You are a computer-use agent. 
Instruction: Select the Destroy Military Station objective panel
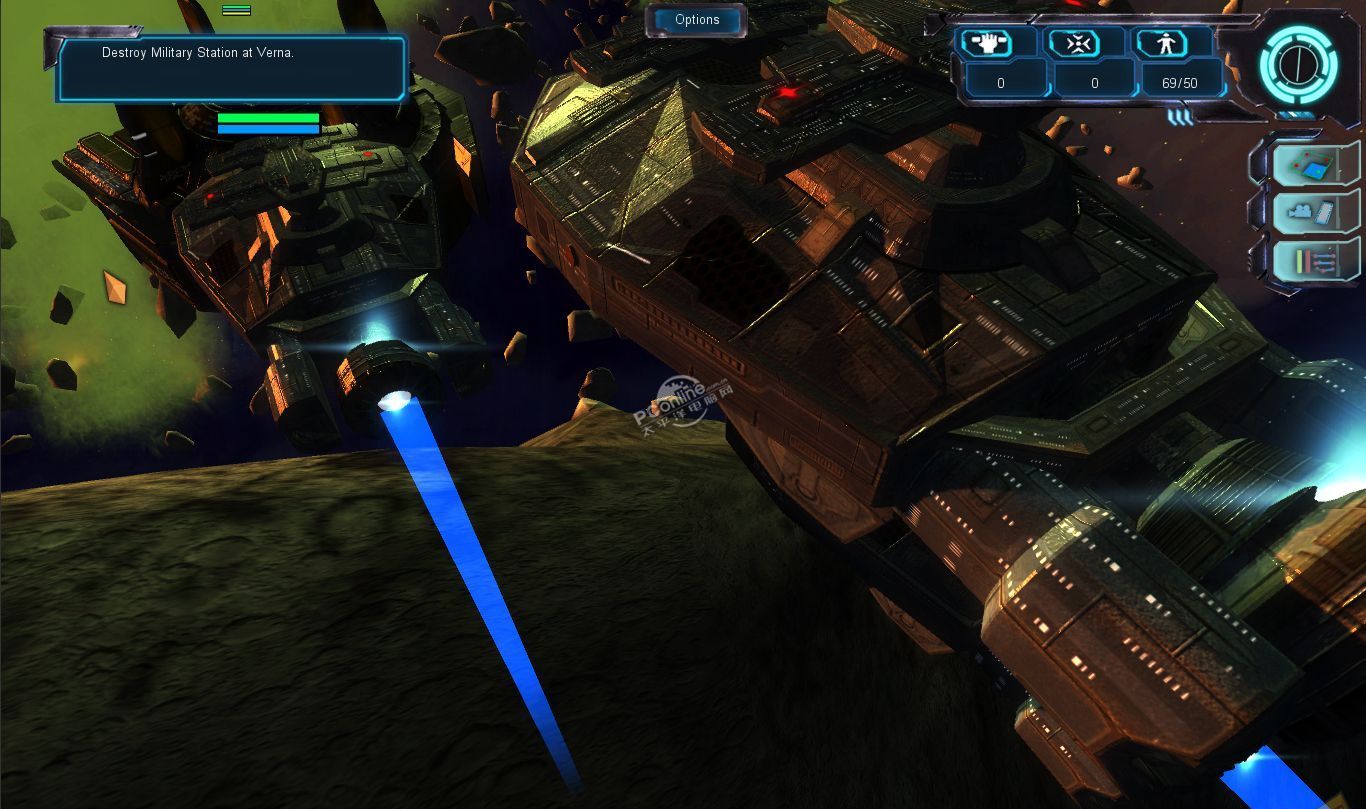tap(231, 68)
